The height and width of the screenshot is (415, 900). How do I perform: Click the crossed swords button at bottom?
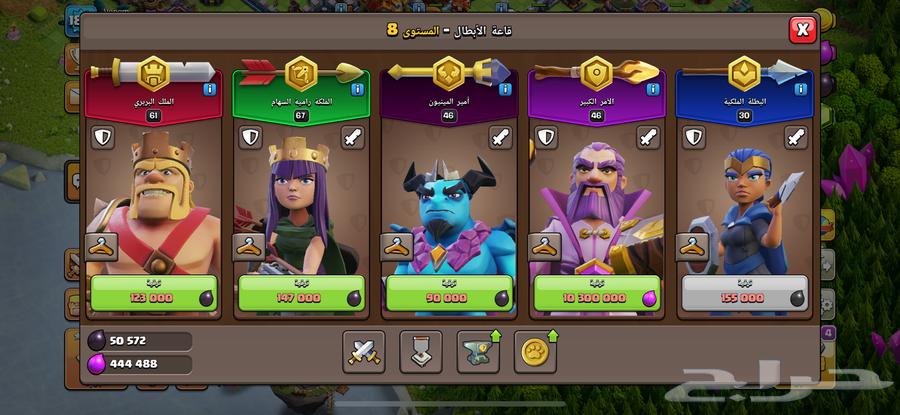click(363, 350)
